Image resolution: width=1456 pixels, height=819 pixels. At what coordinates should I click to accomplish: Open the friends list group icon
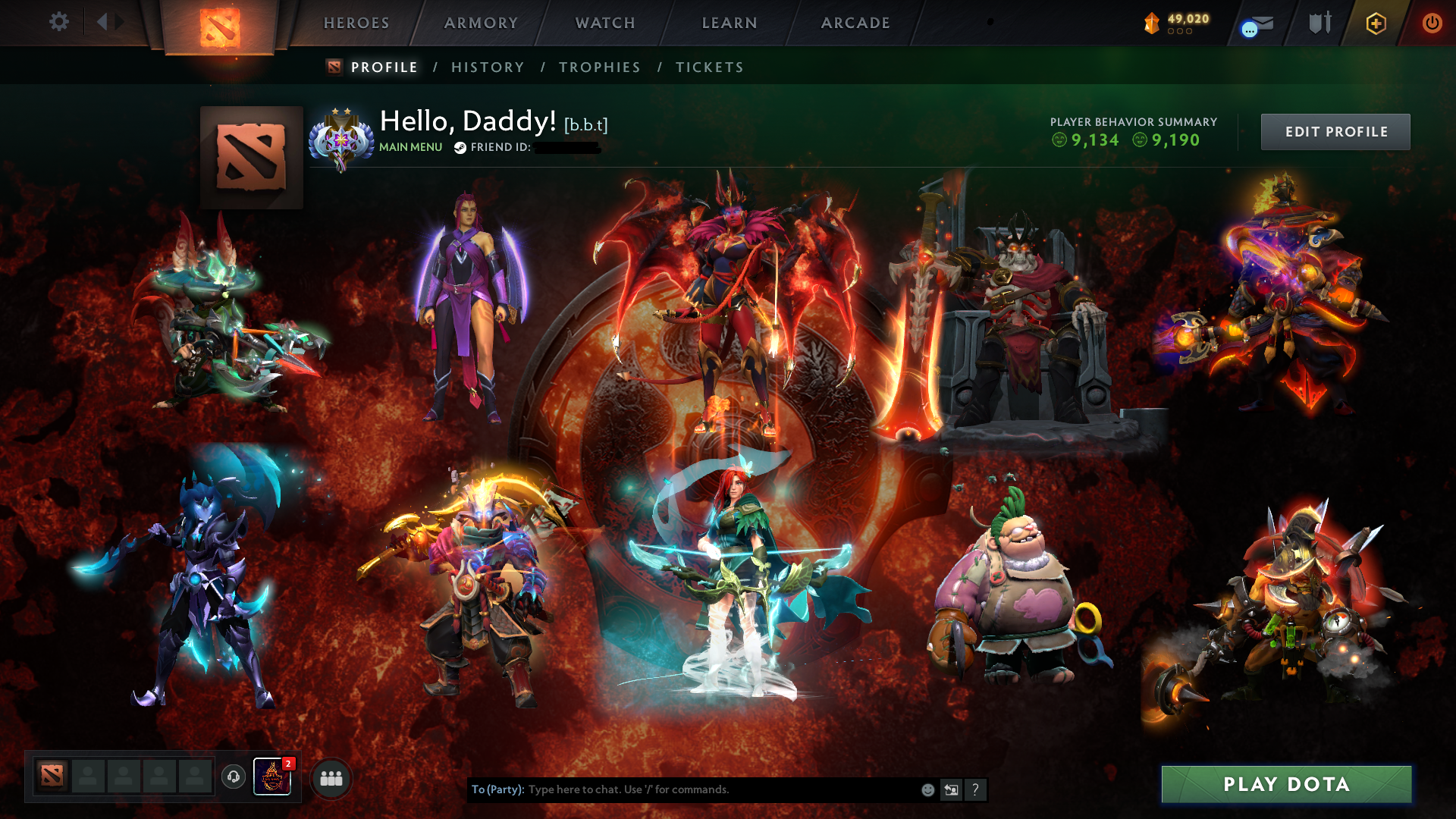(x=330, y=777)
